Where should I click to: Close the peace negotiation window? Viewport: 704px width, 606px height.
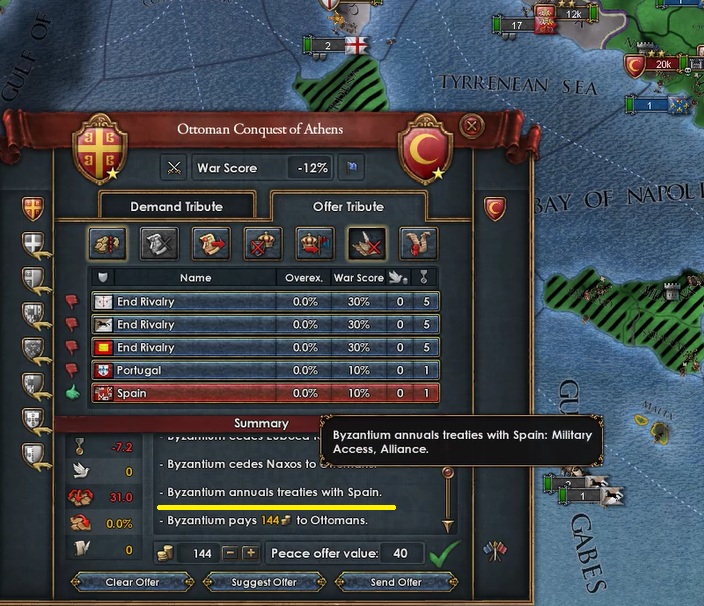(472, 126)
